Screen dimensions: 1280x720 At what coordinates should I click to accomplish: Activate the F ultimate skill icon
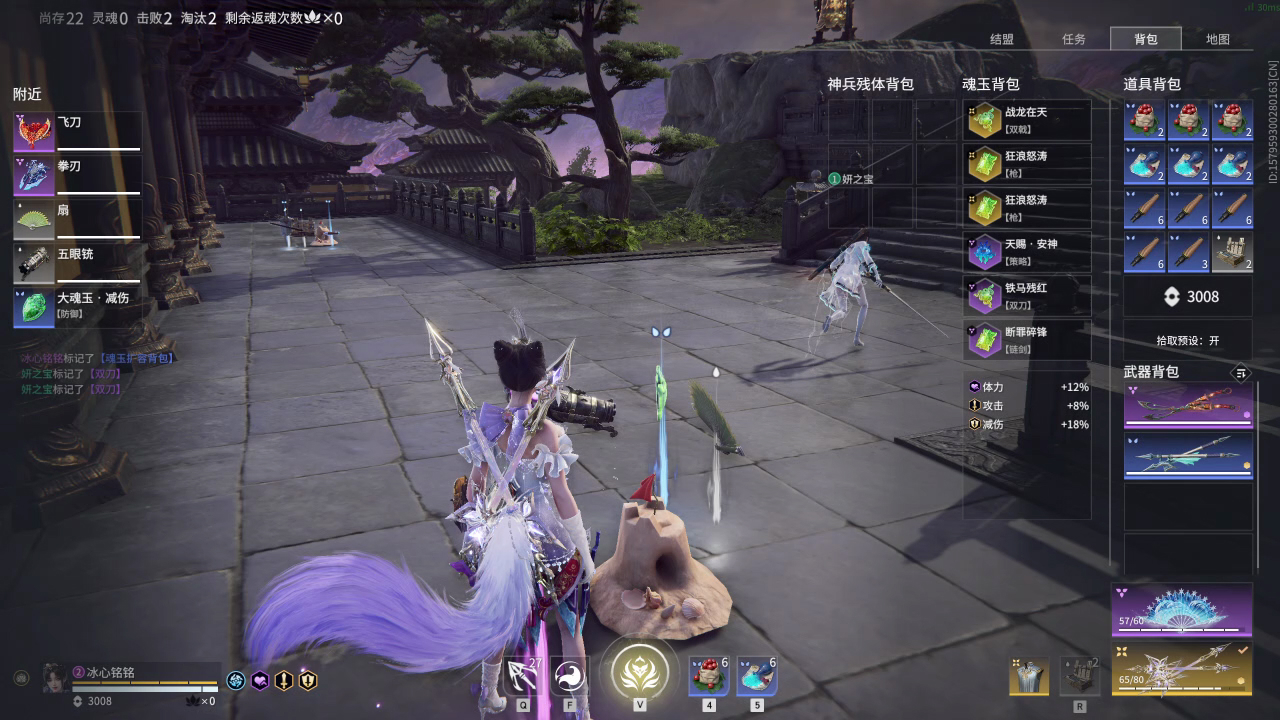click(x=568, y=677)
